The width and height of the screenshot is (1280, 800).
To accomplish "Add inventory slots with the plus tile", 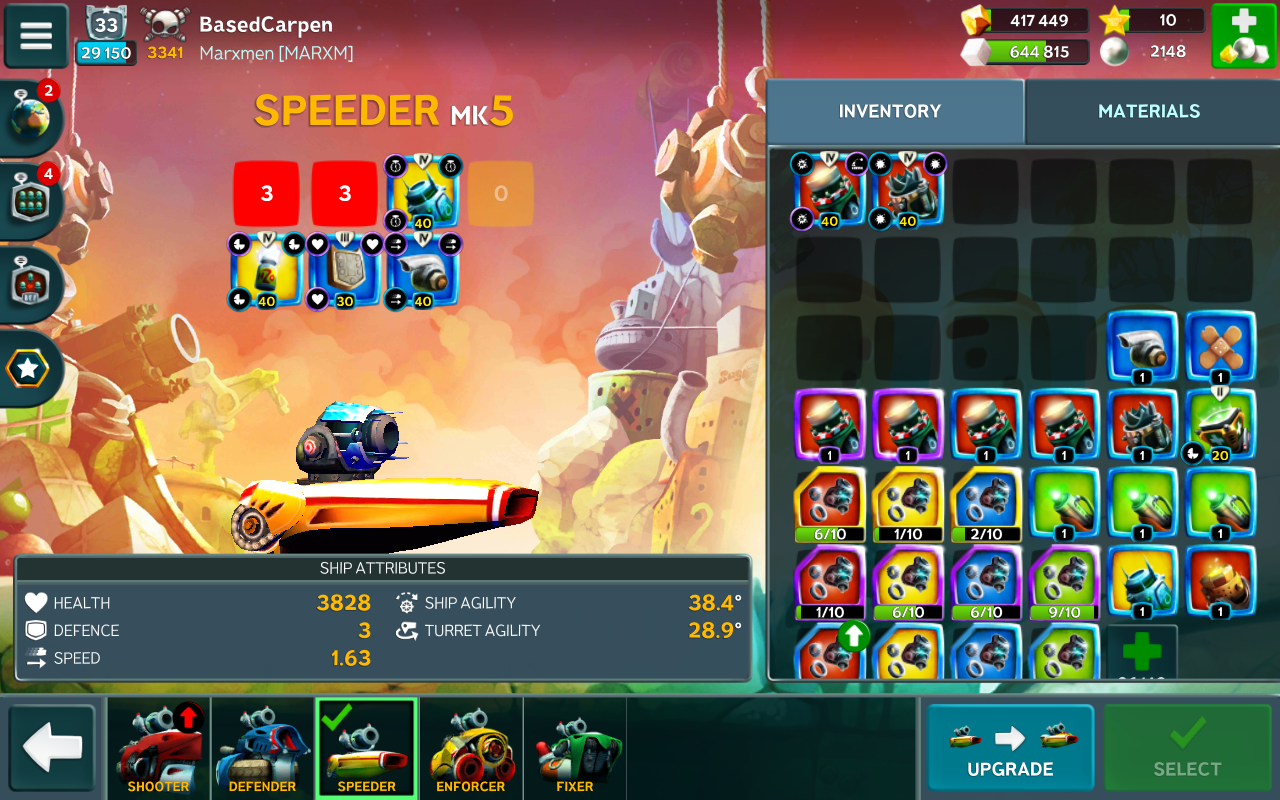I will tap(1142, 653).
